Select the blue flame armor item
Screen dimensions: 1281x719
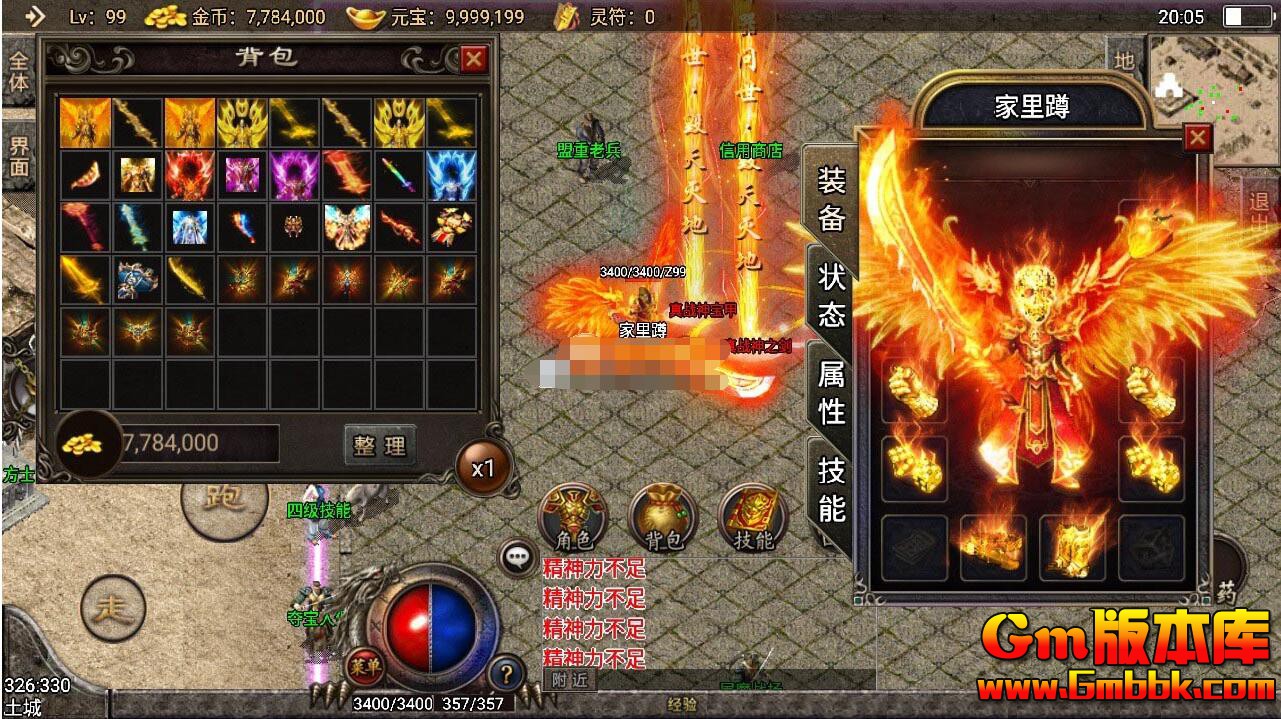pos(452,176)
